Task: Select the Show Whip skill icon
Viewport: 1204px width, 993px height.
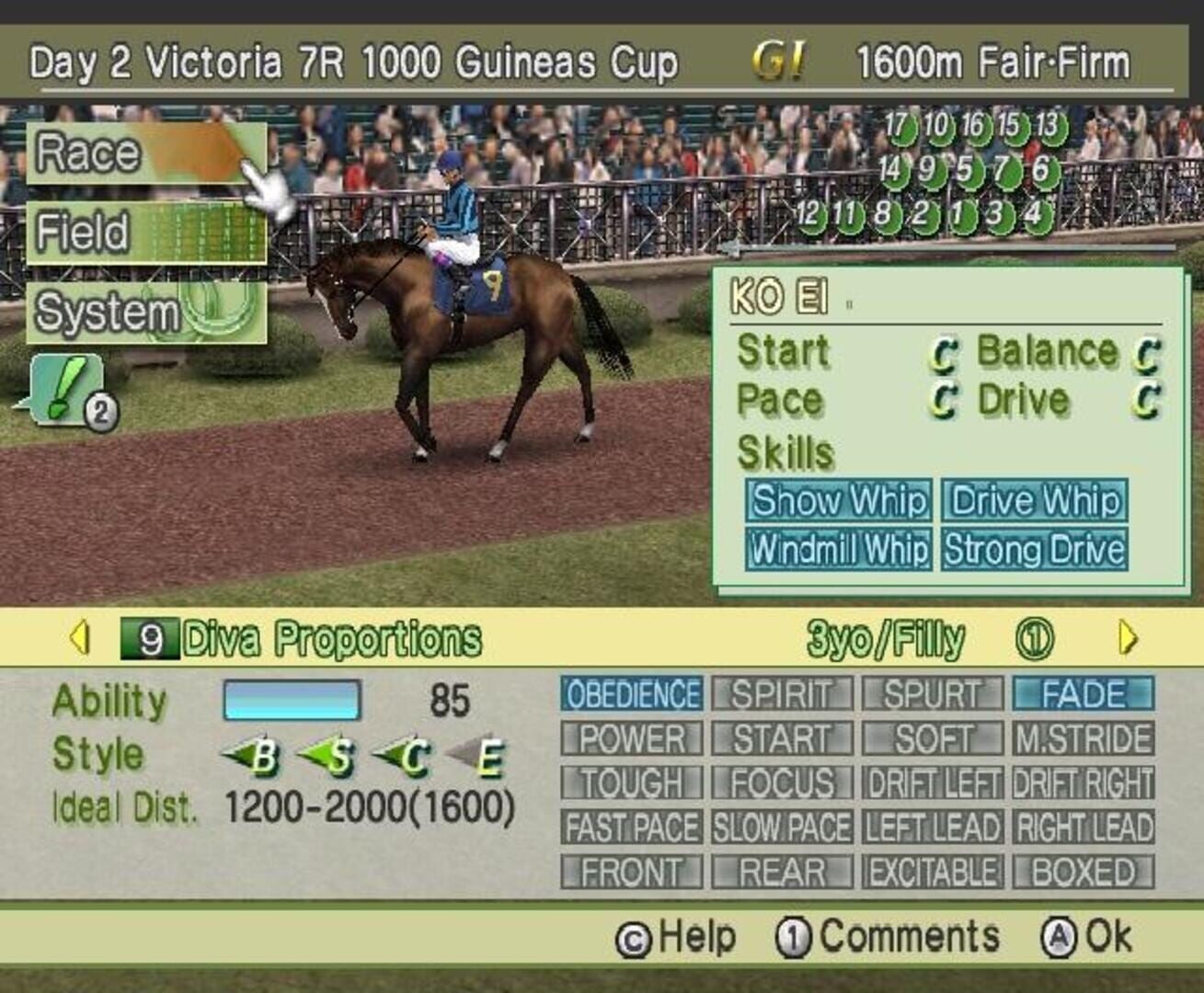Action: point(840,501)
